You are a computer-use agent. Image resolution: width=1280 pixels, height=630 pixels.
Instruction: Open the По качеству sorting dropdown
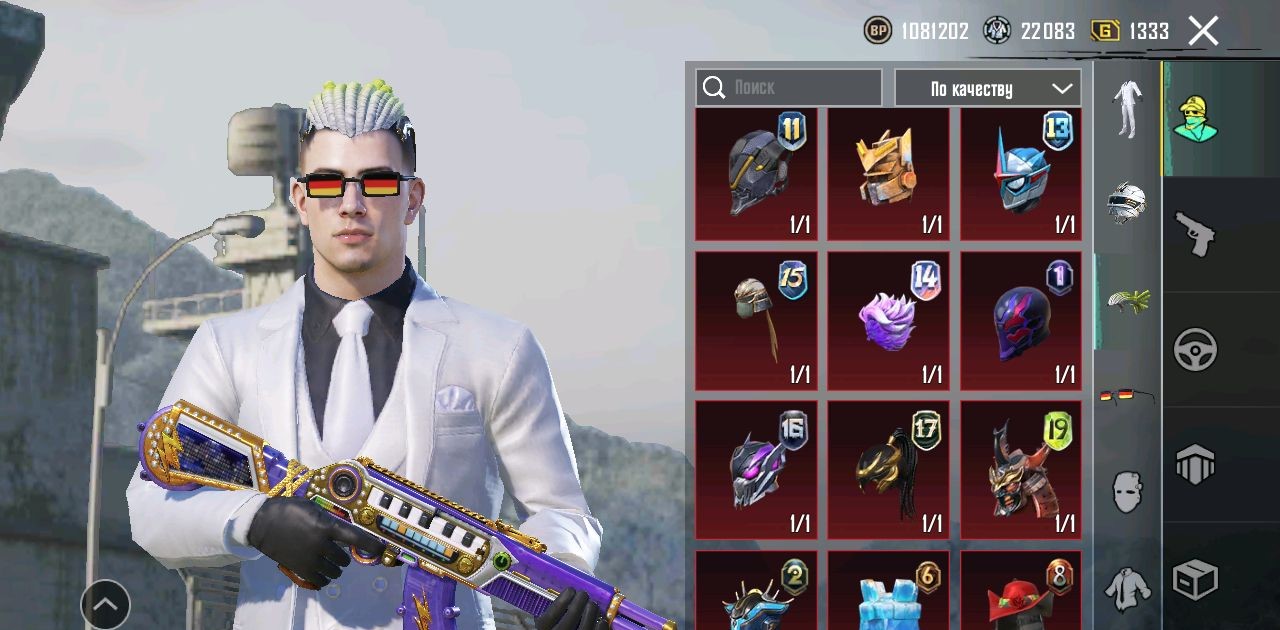pyautogui.click(x=987, y=88)
